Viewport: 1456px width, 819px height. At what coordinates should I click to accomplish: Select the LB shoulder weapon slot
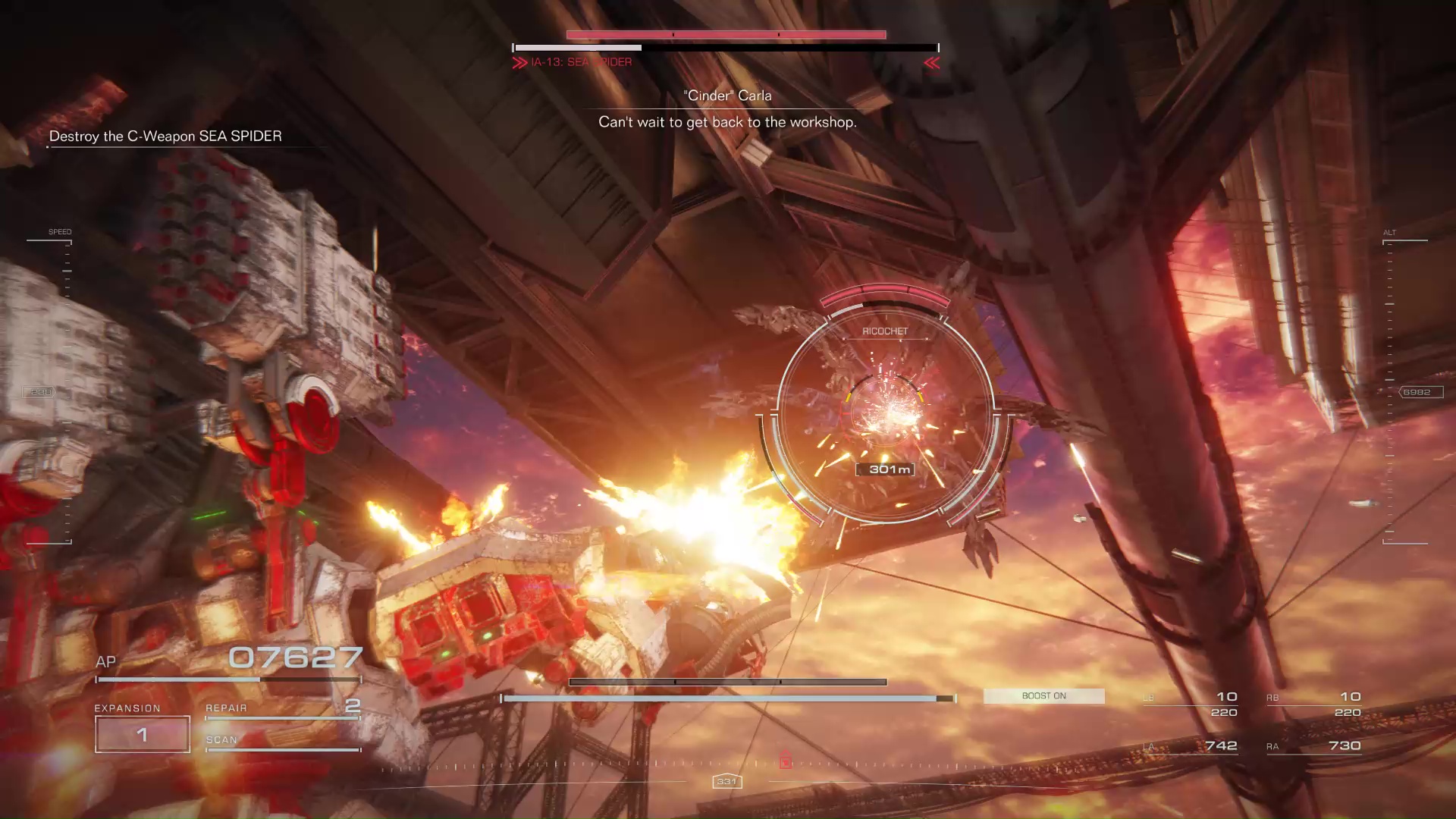pos(1191,704)
